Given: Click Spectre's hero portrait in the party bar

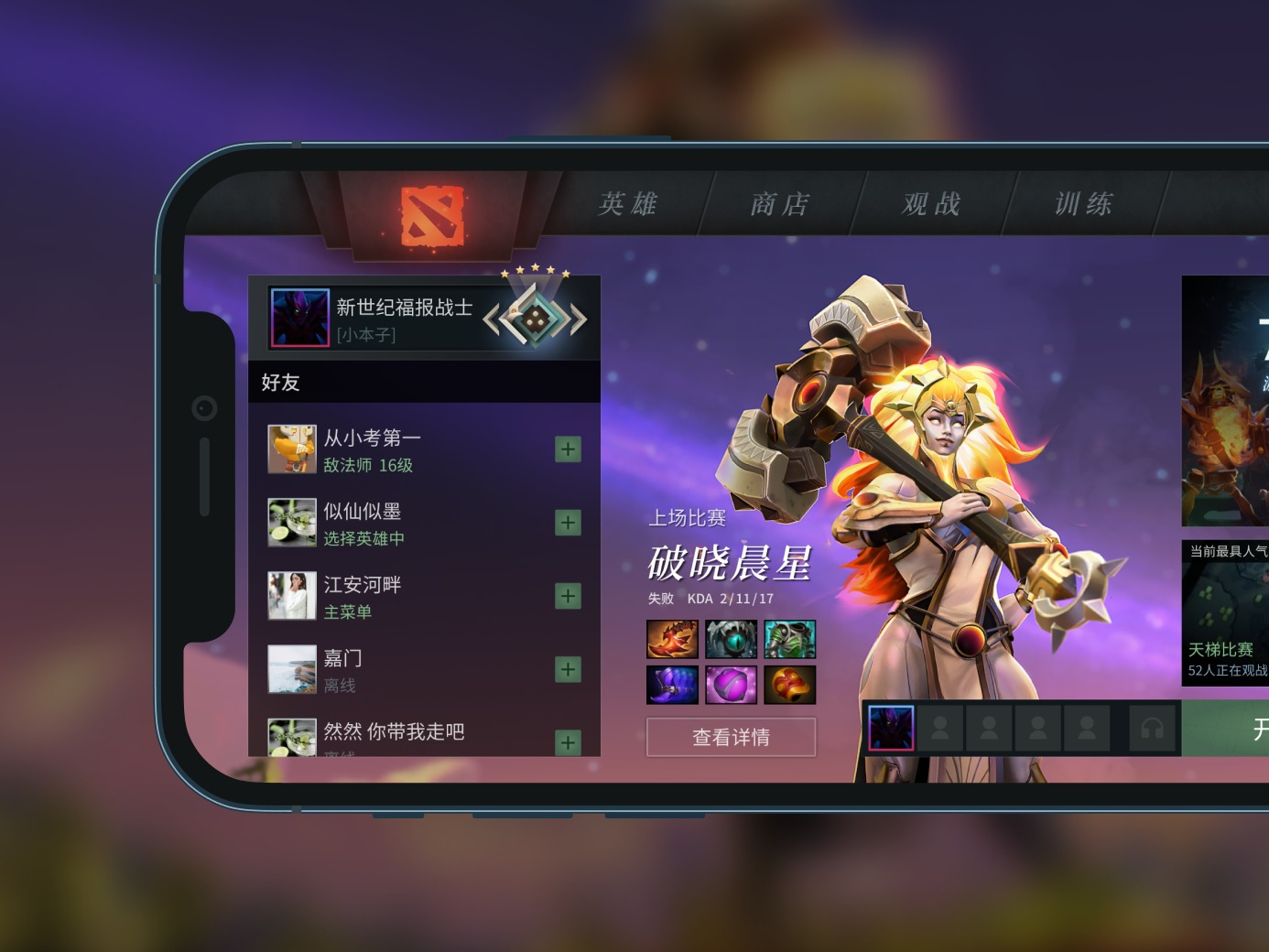Looking at the screenshot, I should pos(890,728).
